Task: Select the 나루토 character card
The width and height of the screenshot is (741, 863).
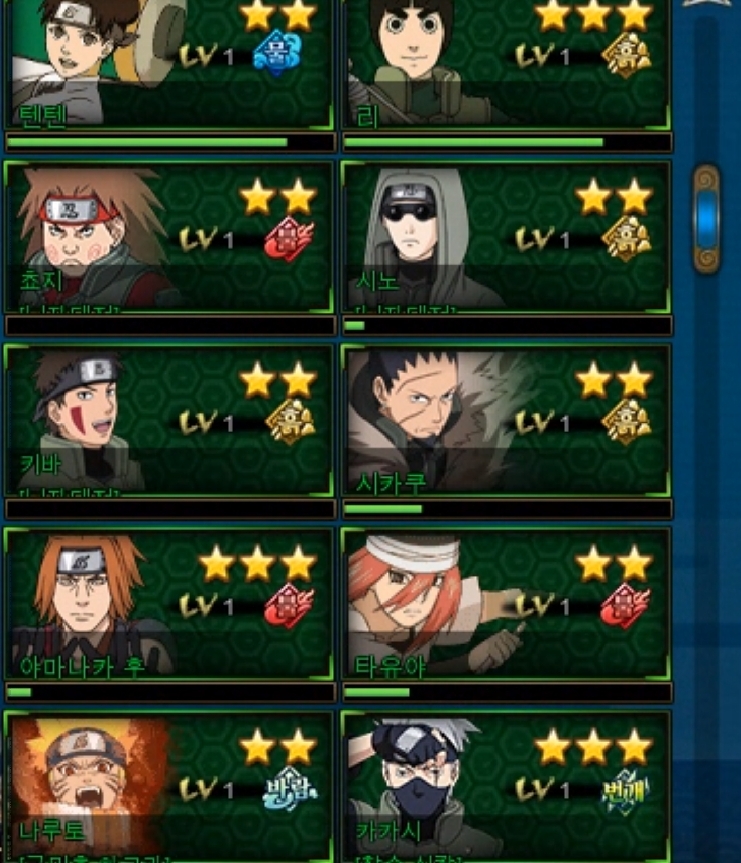Action: pos(170,786)
